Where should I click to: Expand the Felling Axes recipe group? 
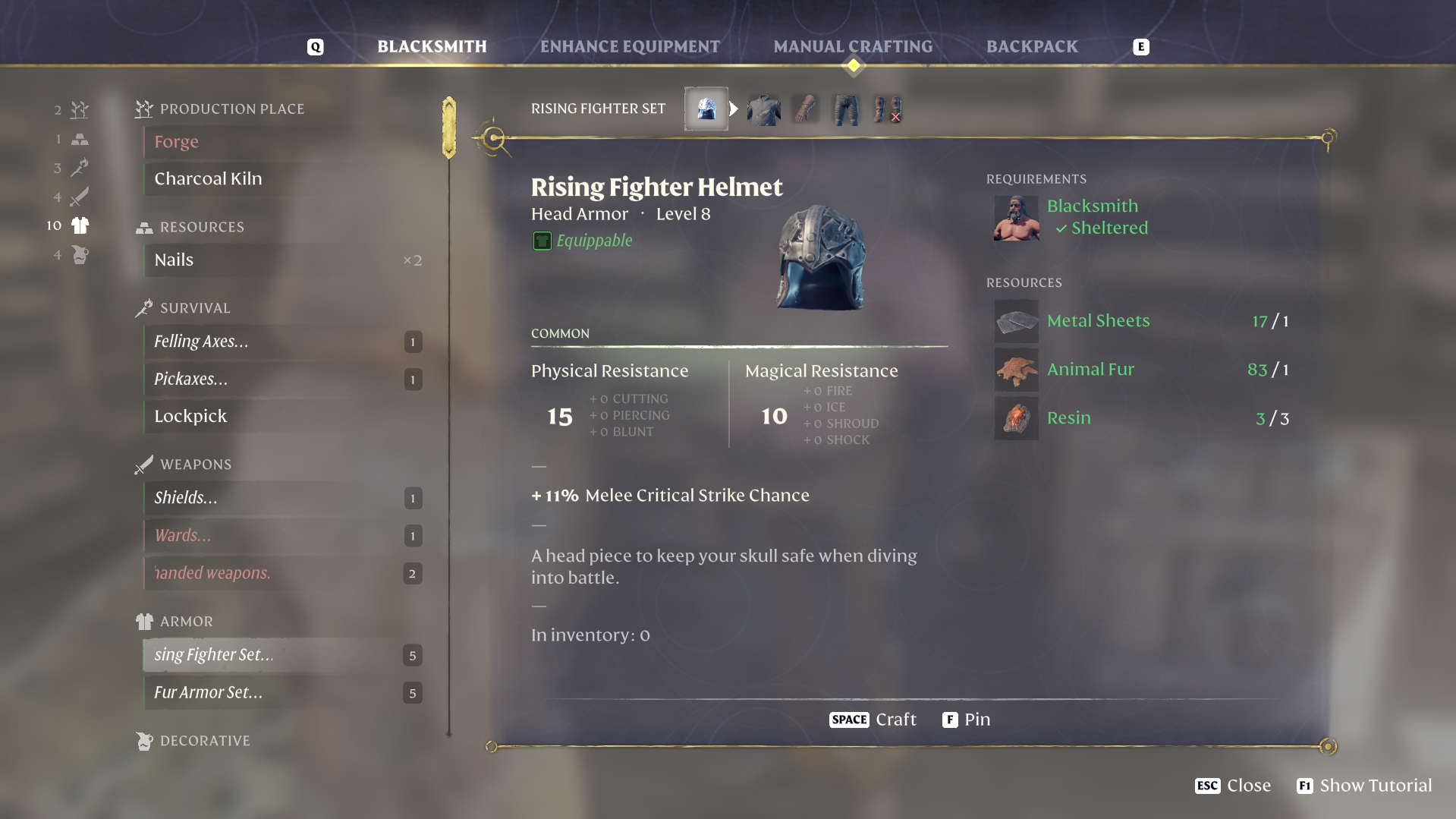(201, 341)
